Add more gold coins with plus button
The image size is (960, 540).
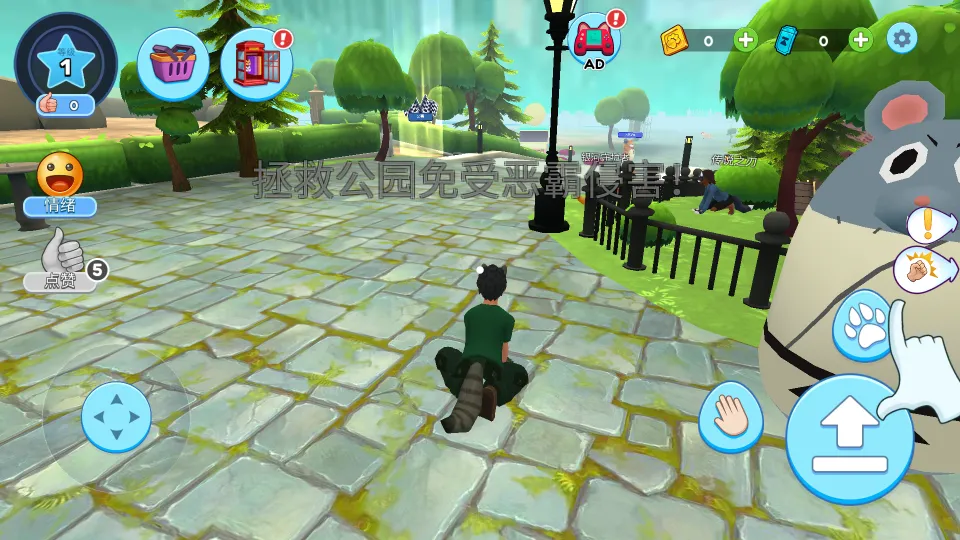point(746,40)
